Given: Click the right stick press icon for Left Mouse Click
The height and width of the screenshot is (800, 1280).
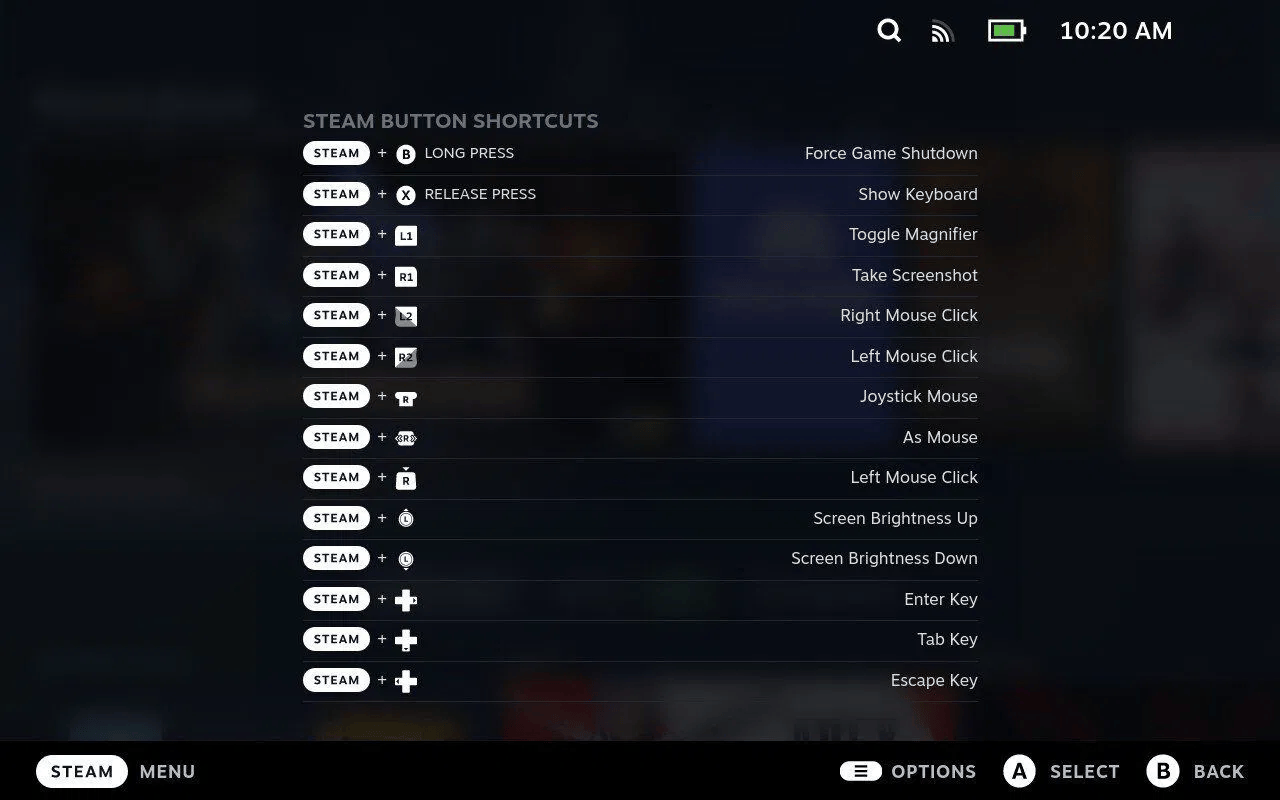Looking at the screenshot, I should click(405, 478).
